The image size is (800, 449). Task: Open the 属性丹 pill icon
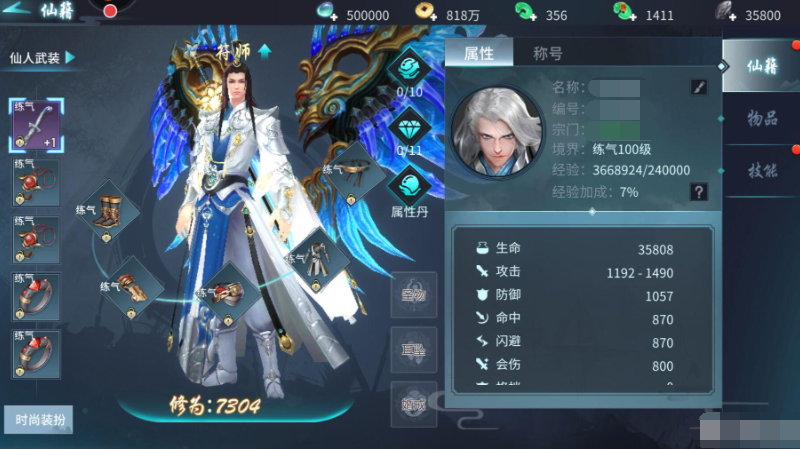(x=409, y=186)
